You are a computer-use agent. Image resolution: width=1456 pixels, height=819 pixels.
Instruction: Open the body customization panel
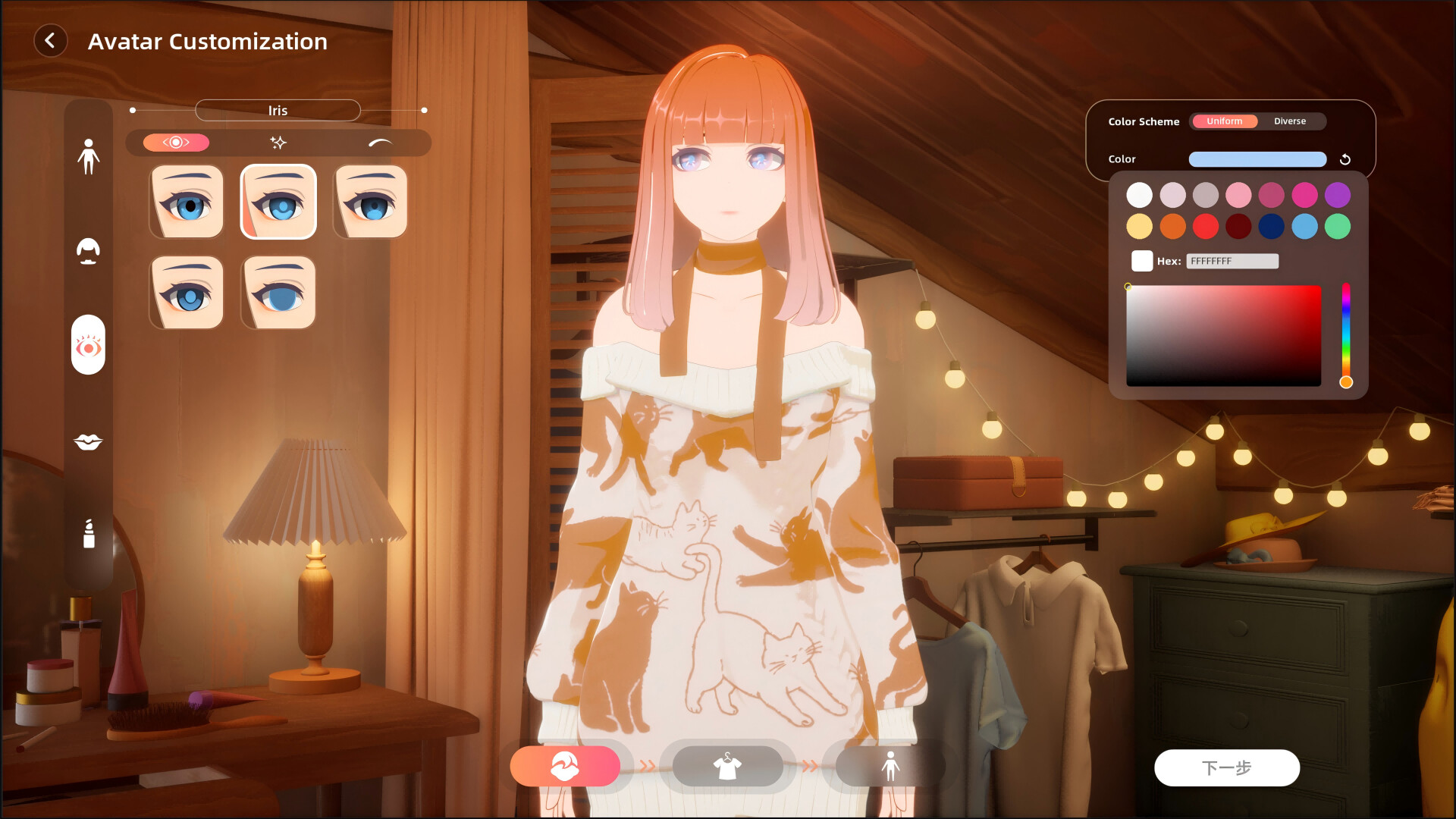tap(89, 157)
